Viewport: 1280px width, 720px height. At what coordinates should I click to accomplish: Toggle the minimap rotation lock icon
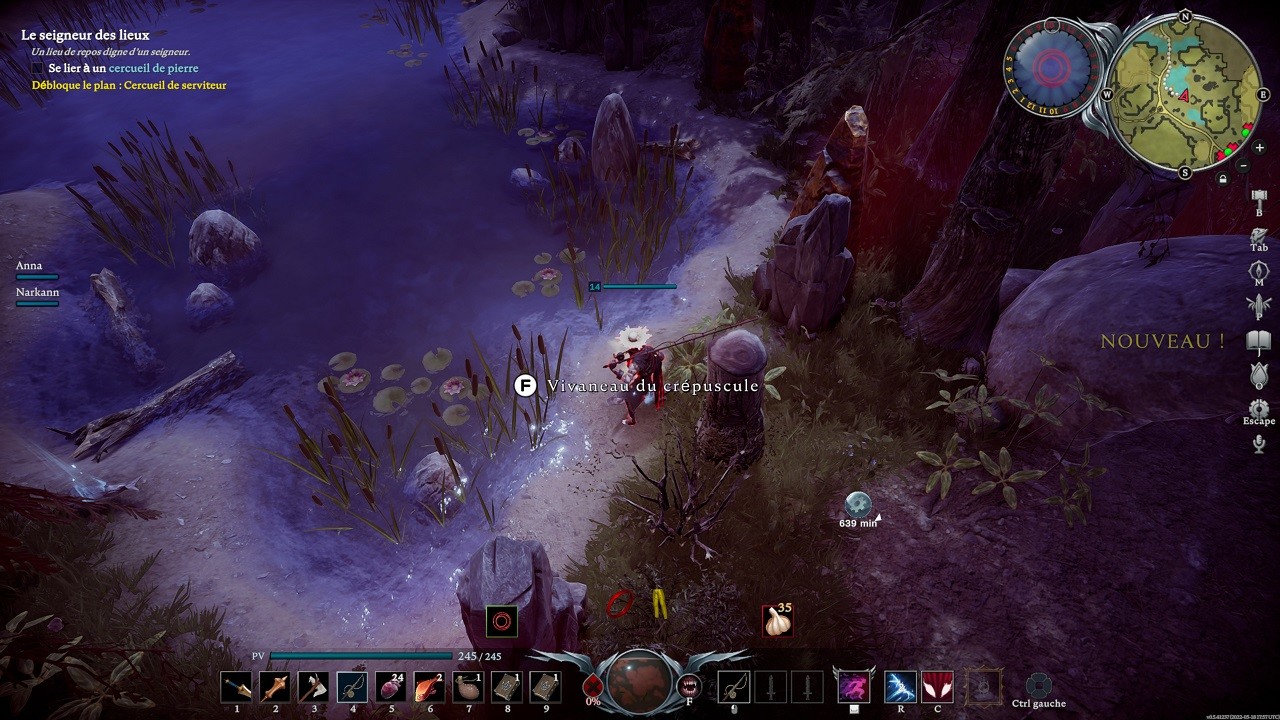[x=1222, y=180]
